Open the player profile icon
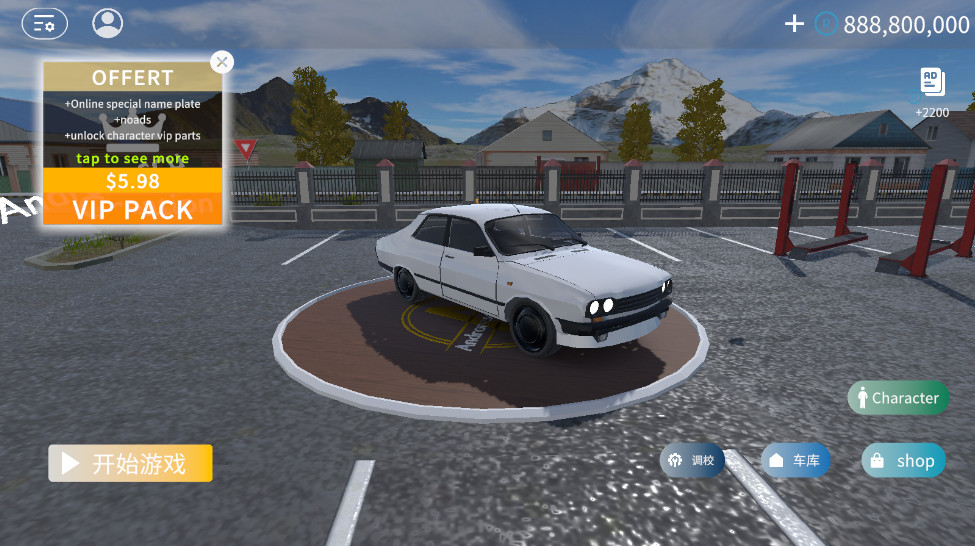This screenshot has width=975, height=546. tap(107, 23)
